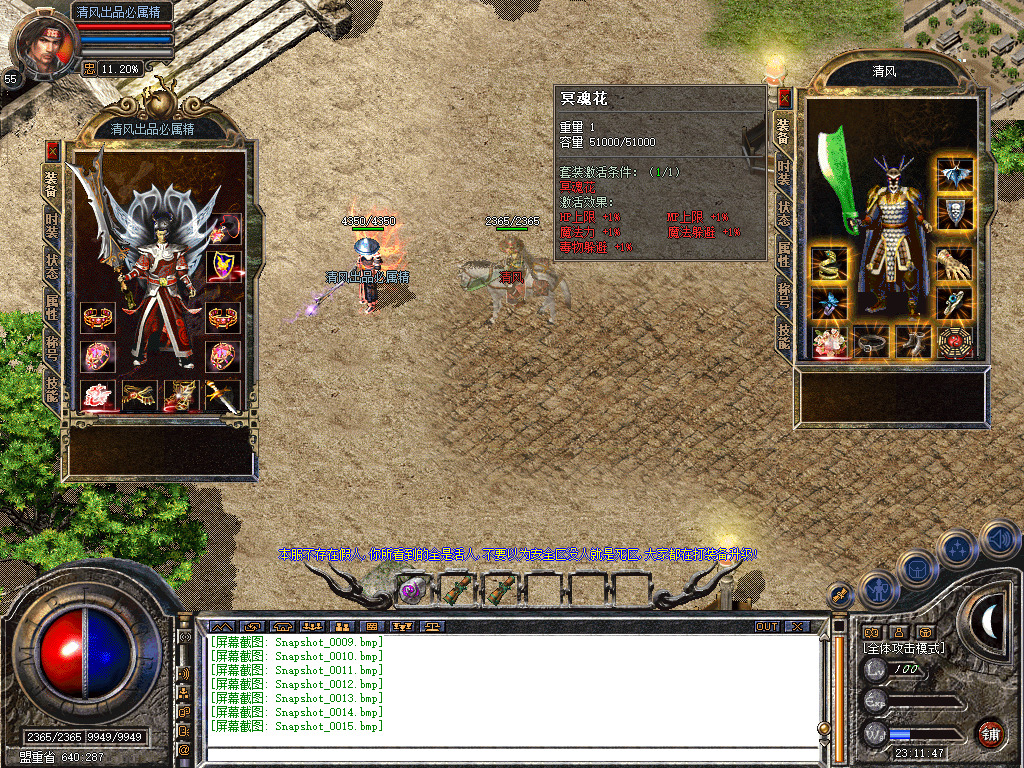Toggle the 全体攻击模式 attack mode label
This screenshot has width=1024, height=768.
(x=904, y=649)
